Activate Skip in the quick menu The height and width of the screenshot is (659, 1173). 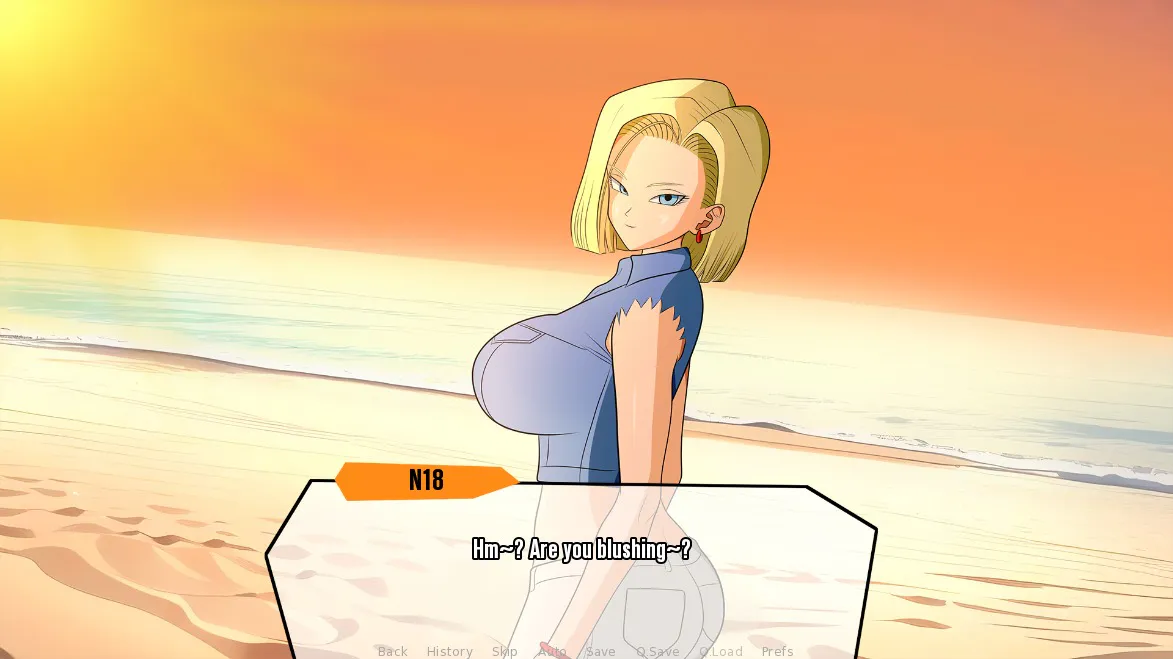(504, 651)
